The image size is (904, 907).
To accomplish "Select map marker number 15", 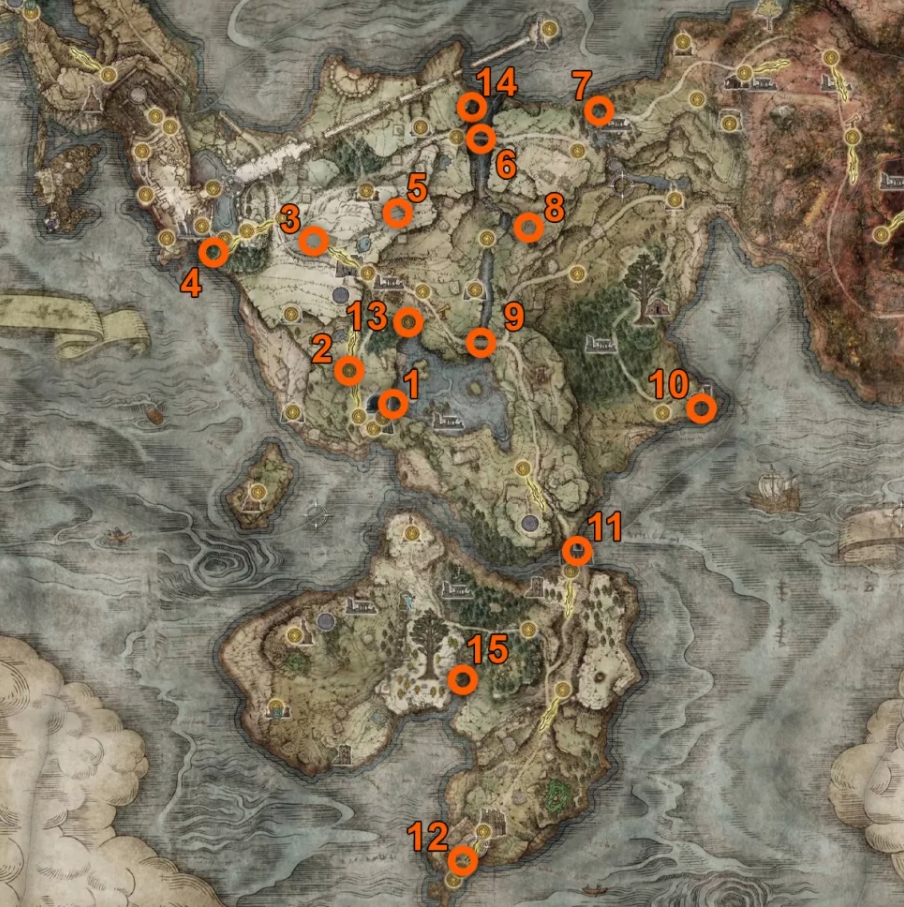I will (462, 680).
